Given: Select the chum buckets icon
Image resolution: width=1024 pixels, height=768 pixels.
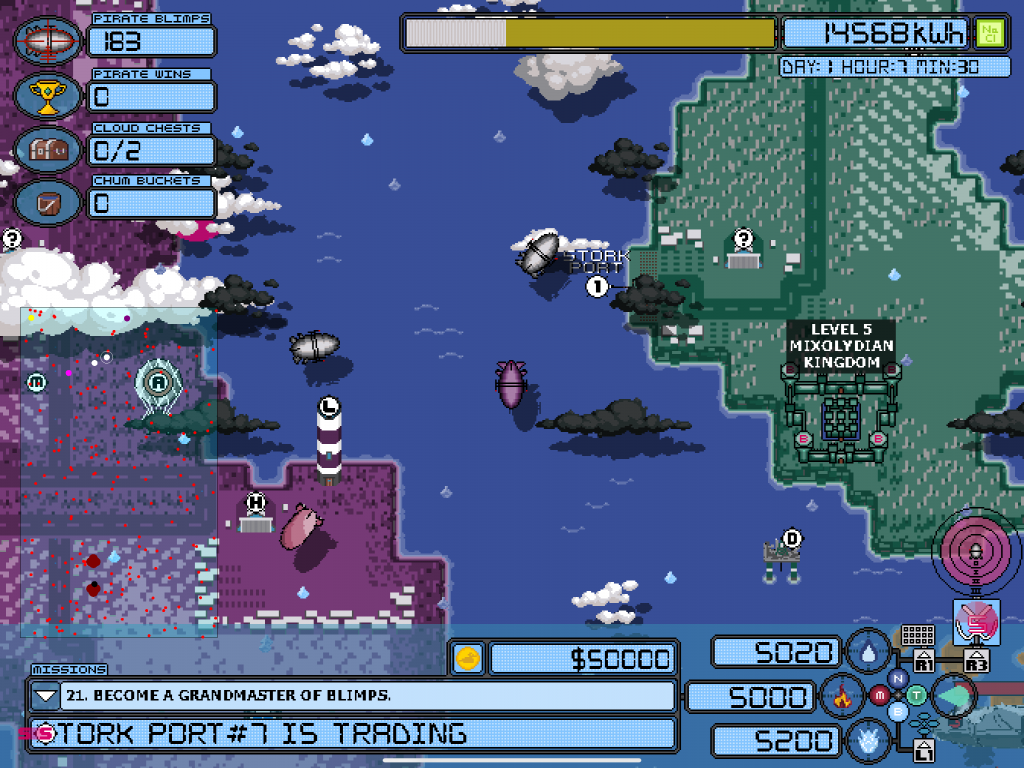Looking at the screenshot, I should coord(48,203).
